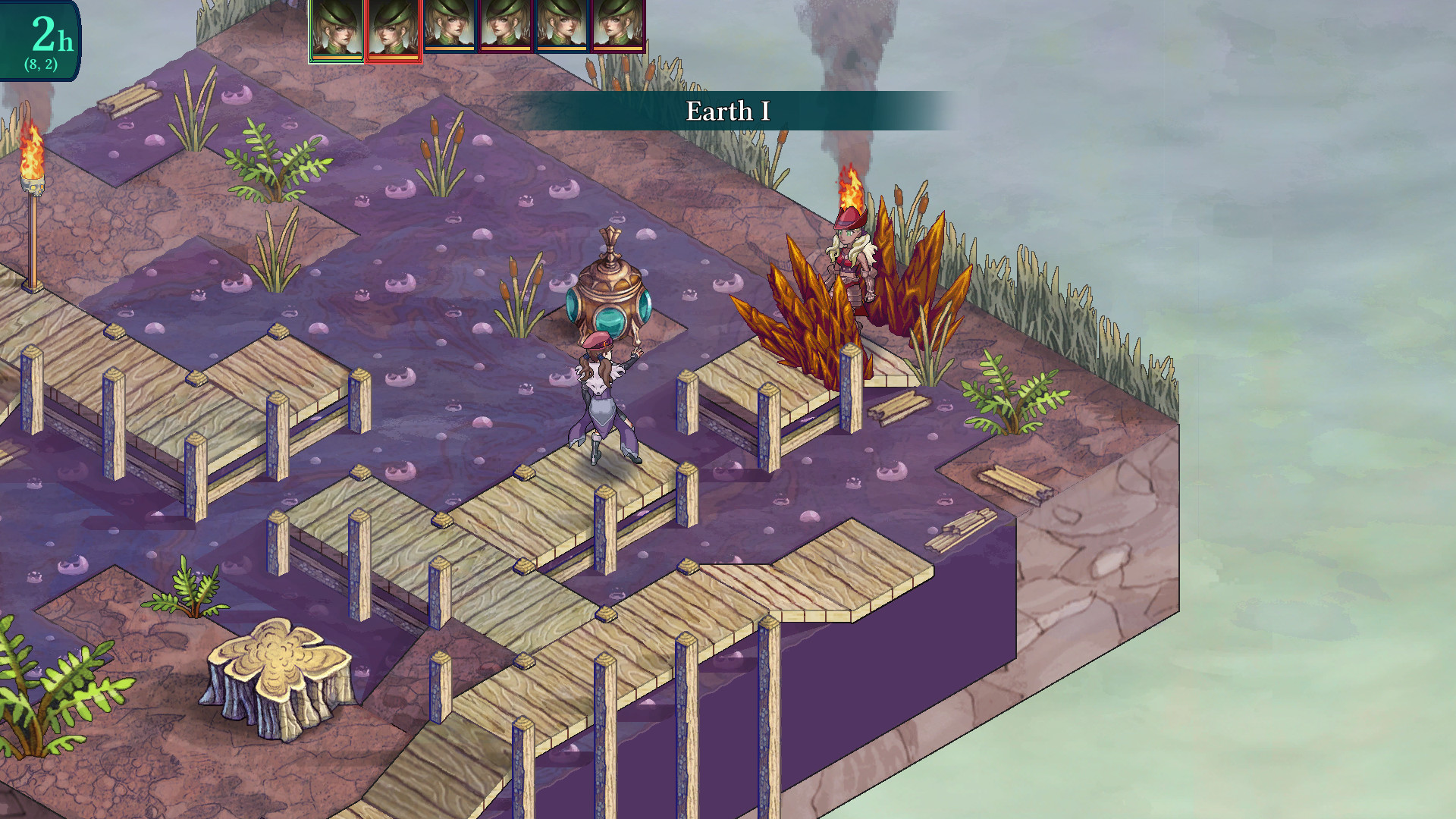The image size is (1456, 819).
Task: Select the red-framed active unit portrait
Action: click(x=394, y=30)
